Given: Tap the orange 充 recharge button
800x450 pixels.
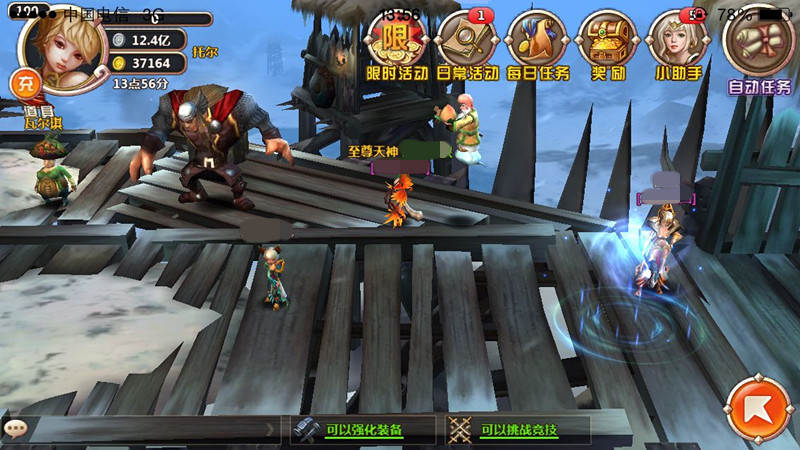Looking at the screenshot, I should tap(23, 83).
